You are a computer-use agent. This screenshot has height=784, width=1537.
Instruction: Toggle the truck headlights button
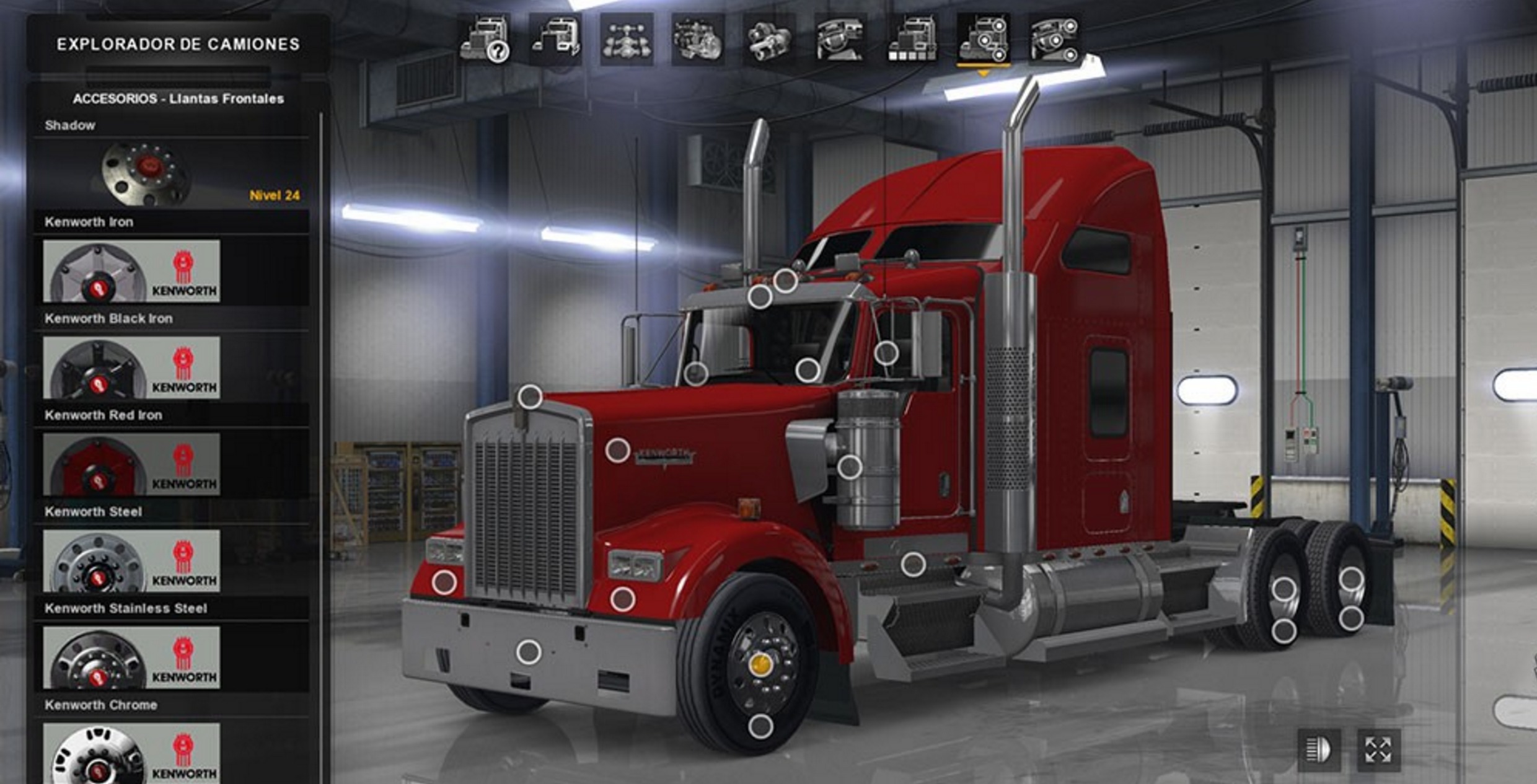[1319, 750]
